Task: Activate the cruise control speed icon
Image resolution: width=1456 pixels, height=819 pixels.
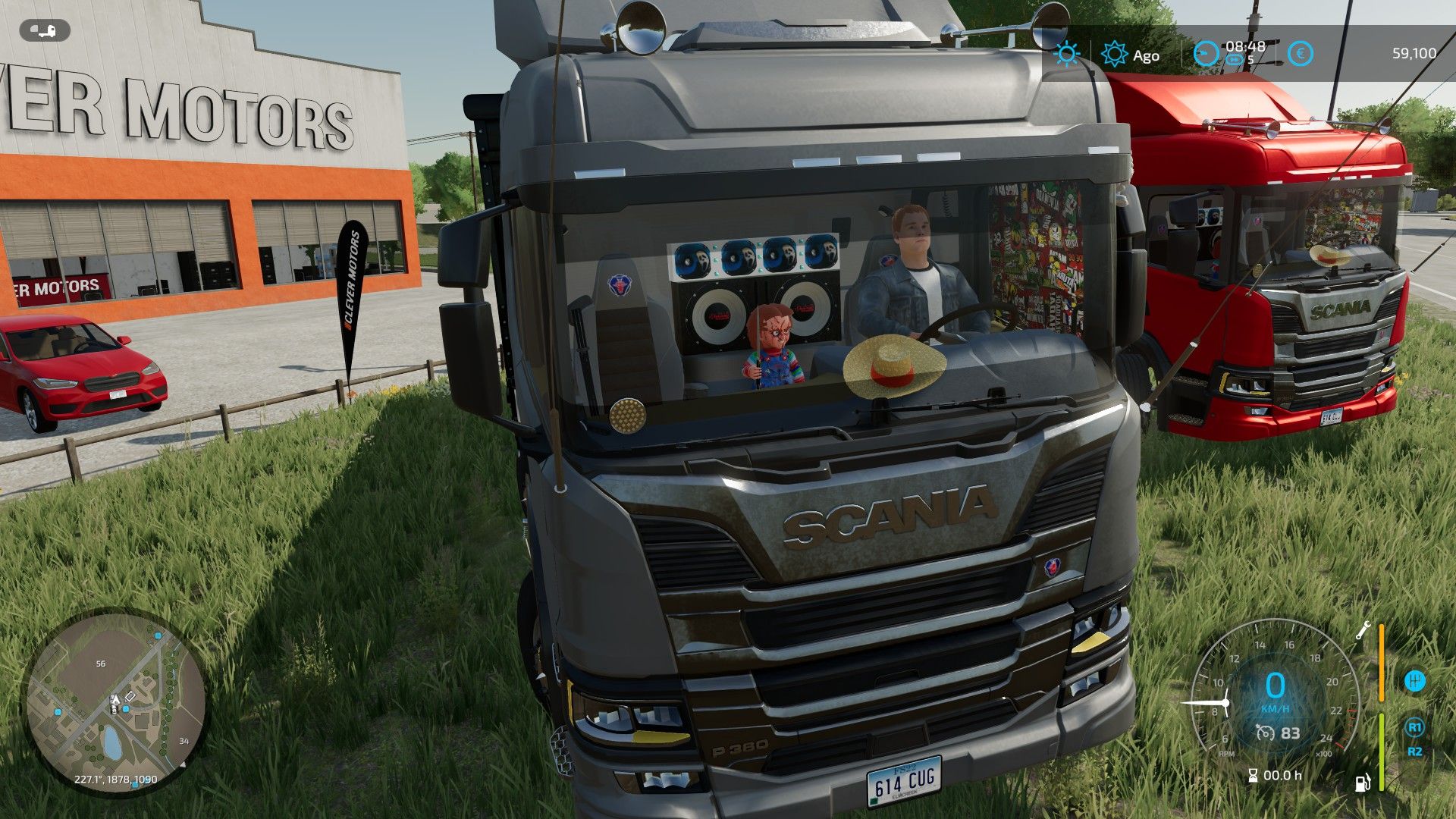Action: click(x=1265, y=733)
